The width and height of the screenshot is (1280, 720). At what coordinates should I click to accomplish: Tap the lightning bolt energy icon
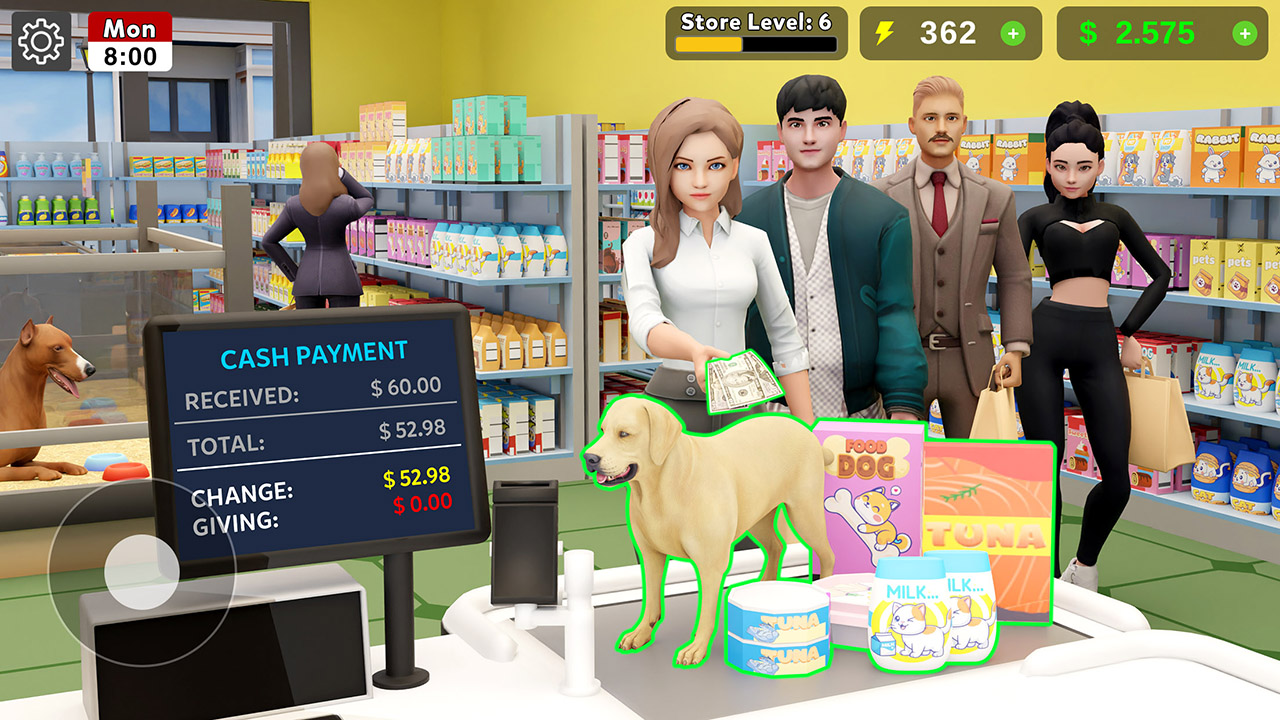886,34
